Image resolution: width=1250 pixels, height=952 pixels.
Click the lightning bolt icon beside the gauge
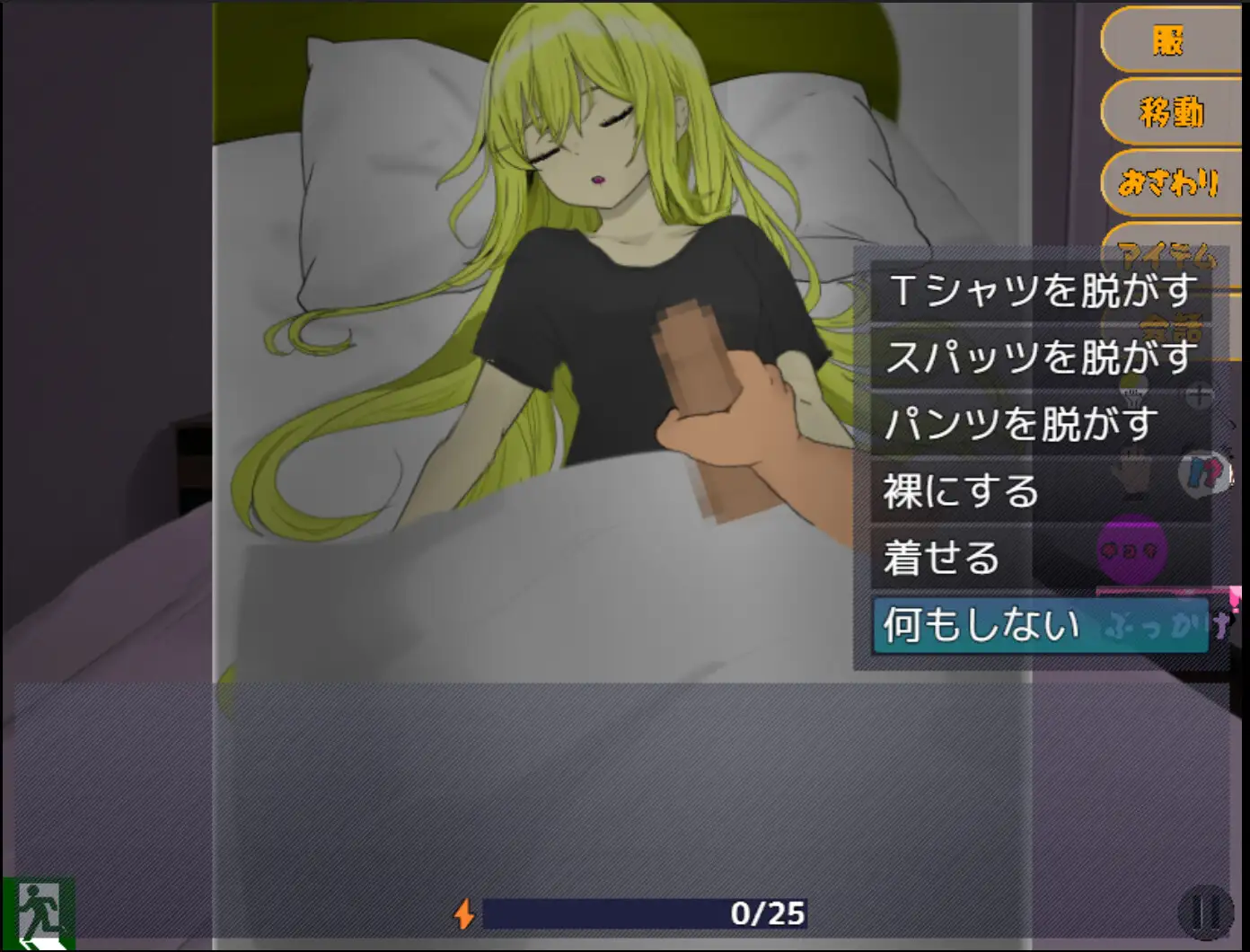click(466, 912)
